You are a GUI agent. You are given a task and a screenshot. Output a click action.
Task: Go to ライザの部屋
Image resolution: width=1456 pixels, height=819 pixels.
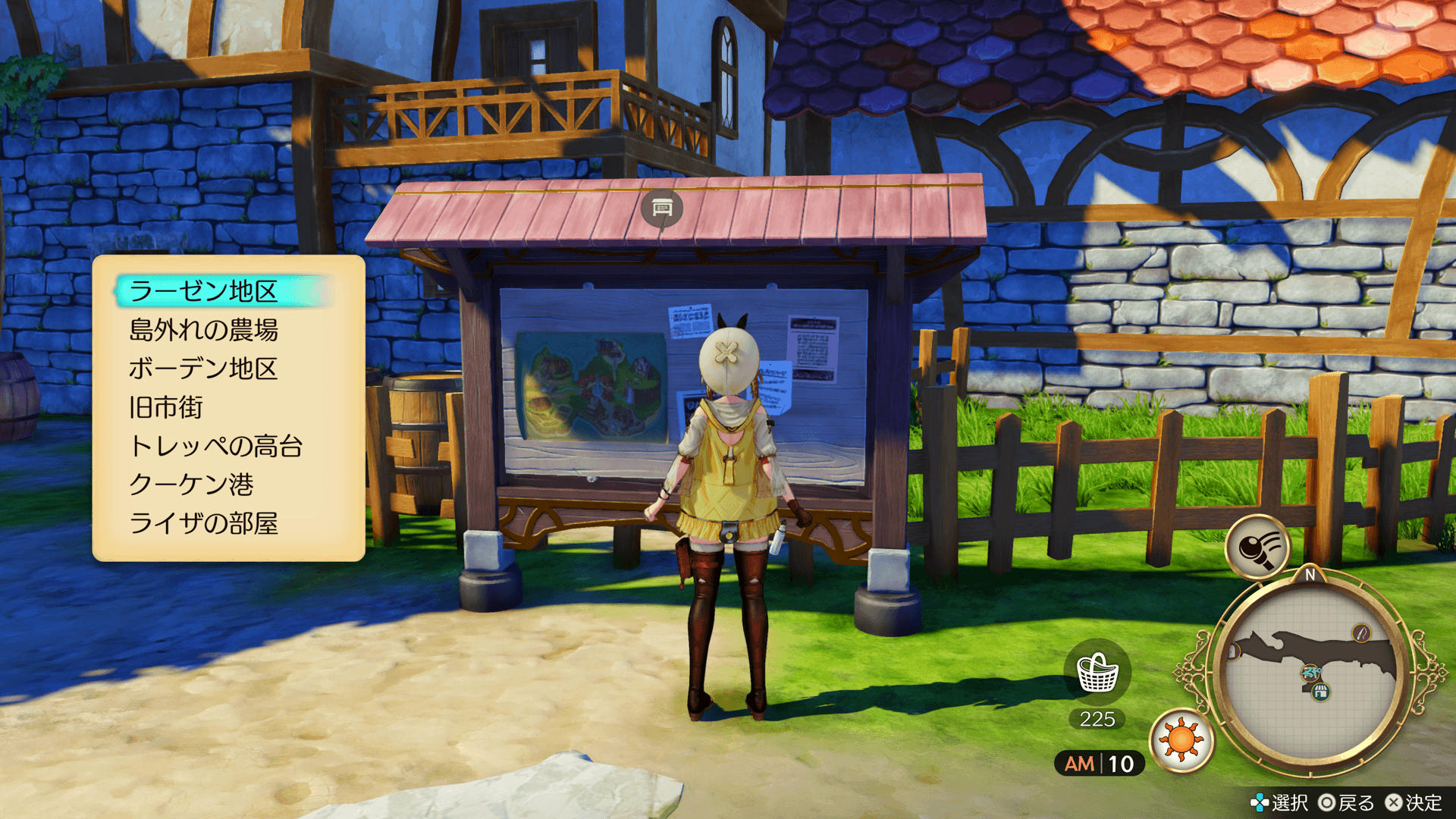pyautogui.click(x=203, y=523)
